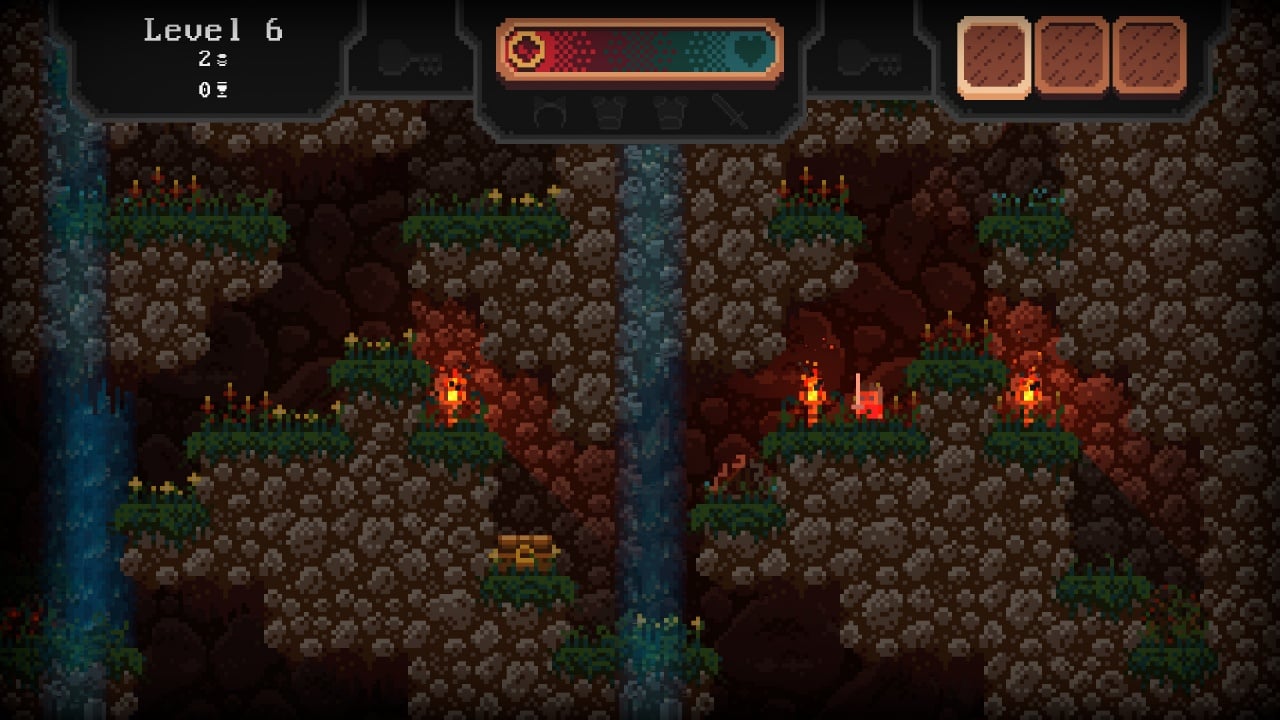Select the highlighted inventory slot
The height and width of the screenshot is (720, 1280).
click(x=993, y=56)
